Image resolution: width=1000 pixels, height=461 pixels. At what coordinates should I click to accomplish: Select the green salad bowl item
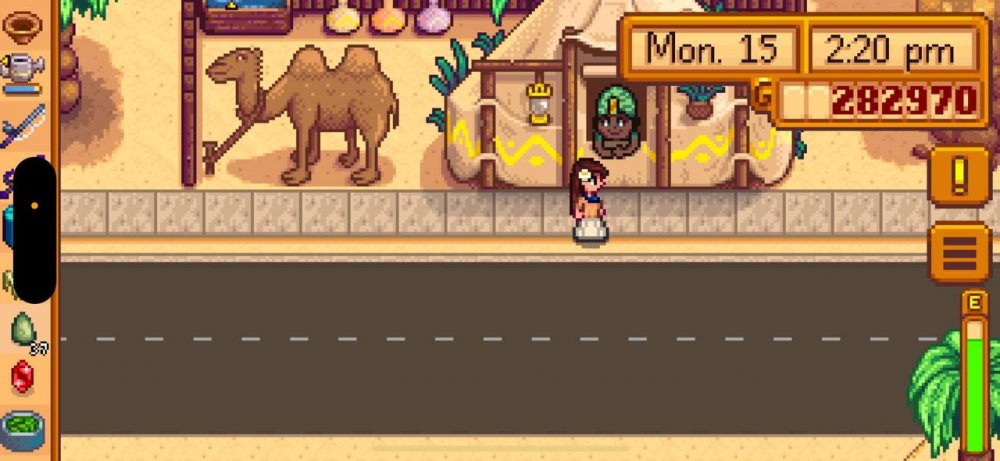[x=22, y=428]
